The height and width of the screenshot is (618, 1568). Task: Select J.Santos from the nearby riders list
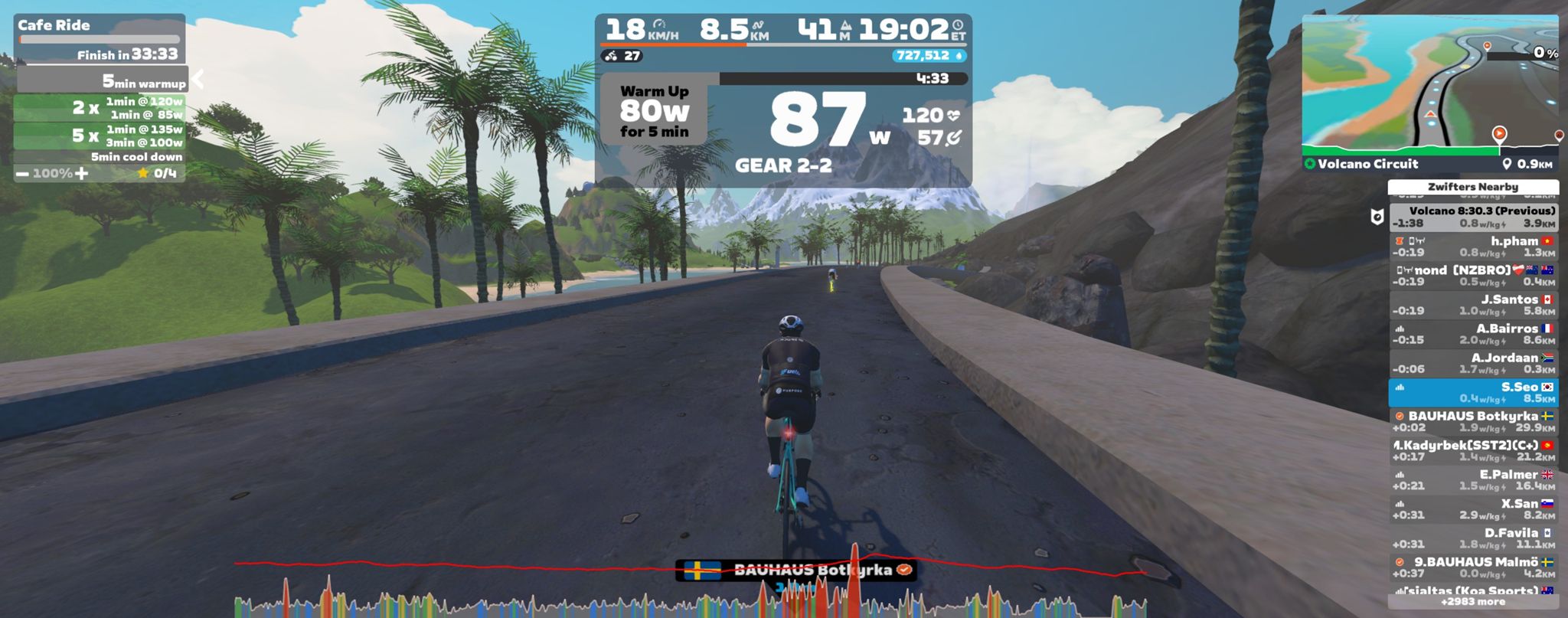click(x=1473, y=305)
